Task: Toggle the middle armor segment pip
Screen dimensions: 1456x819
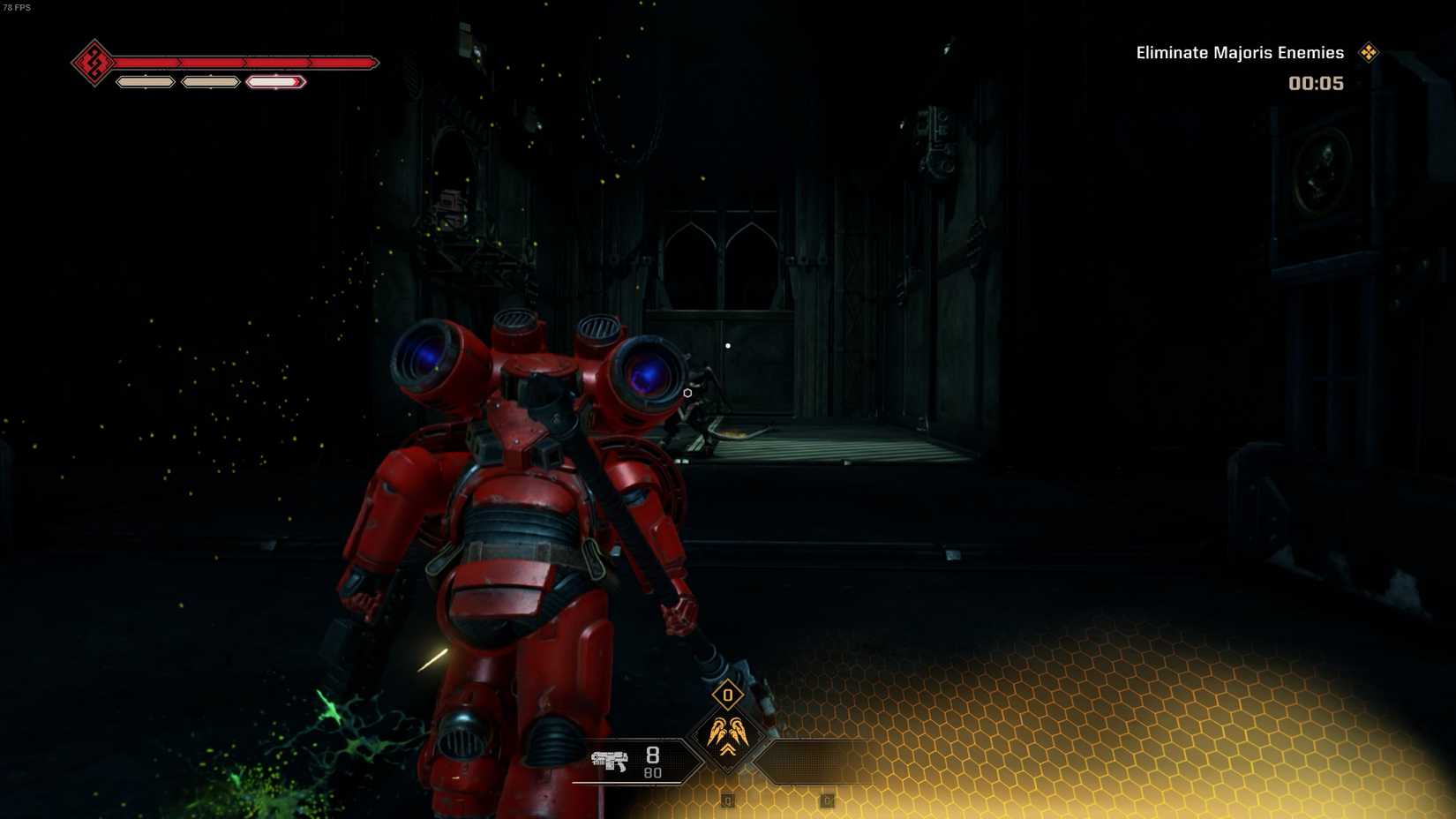Action: coord(210,81)
